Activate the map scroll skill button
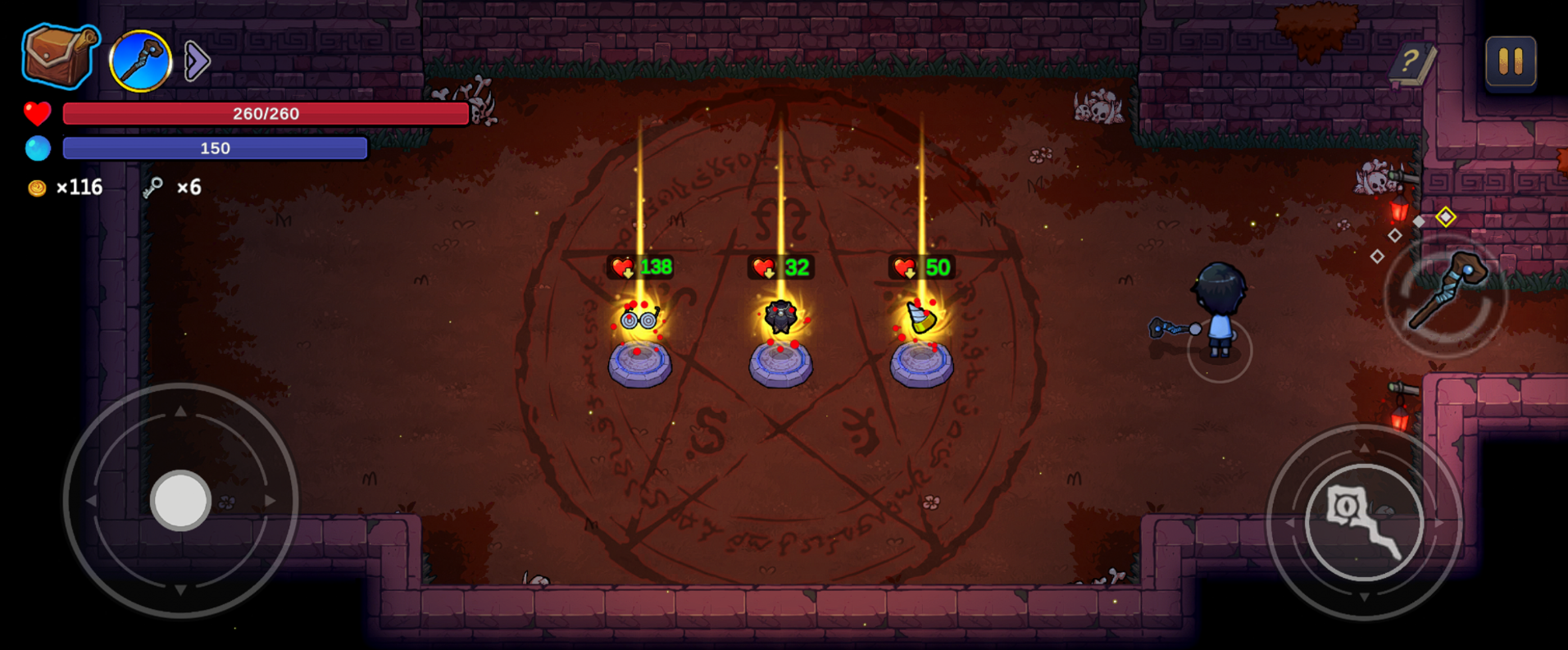The height and width of the screenshot is (650, 1568). [x=1363, y=521]
